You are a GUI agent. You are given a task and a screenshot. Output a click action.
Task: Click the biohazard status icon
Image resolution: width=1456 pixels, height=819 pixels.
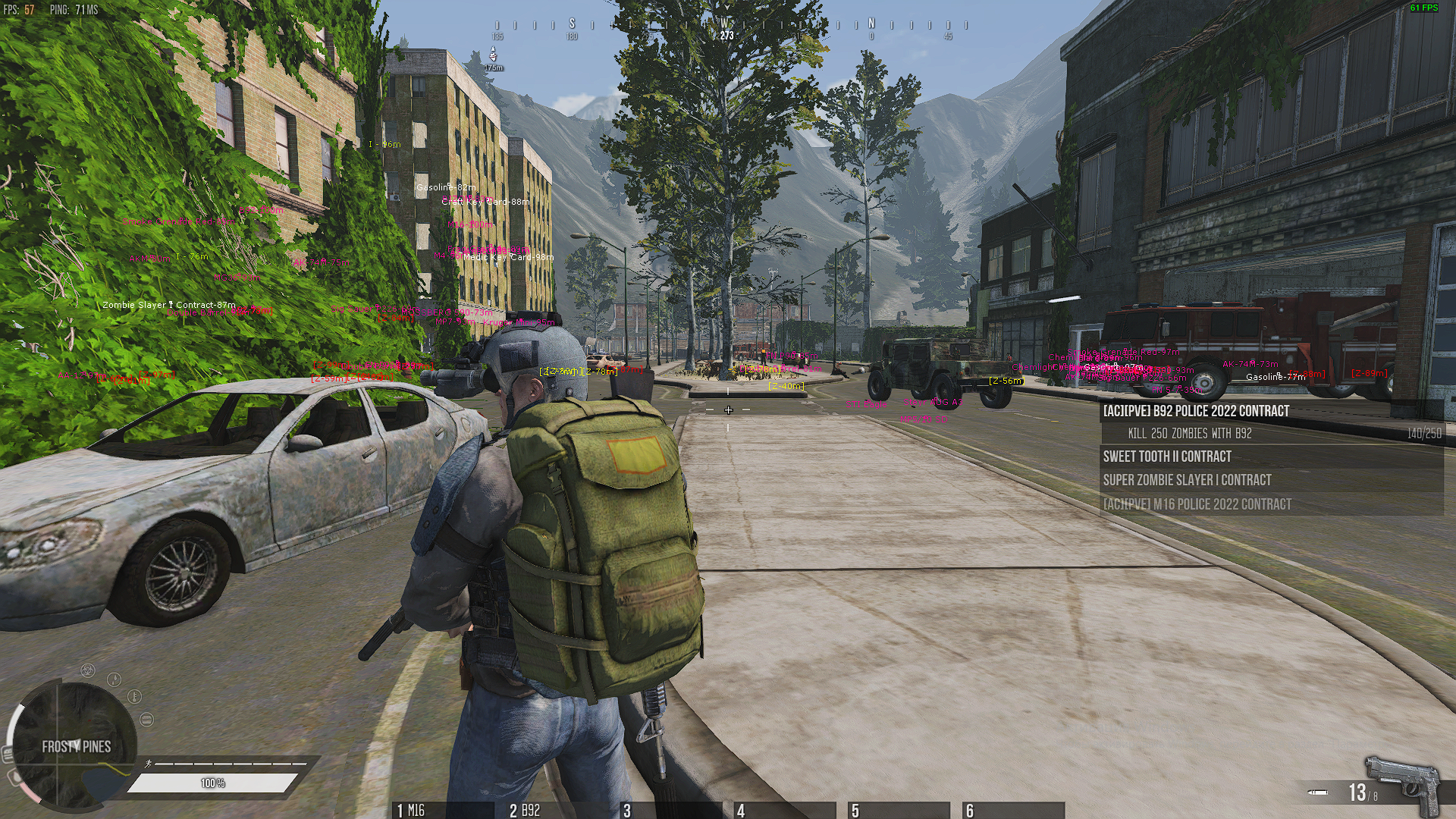89,671
